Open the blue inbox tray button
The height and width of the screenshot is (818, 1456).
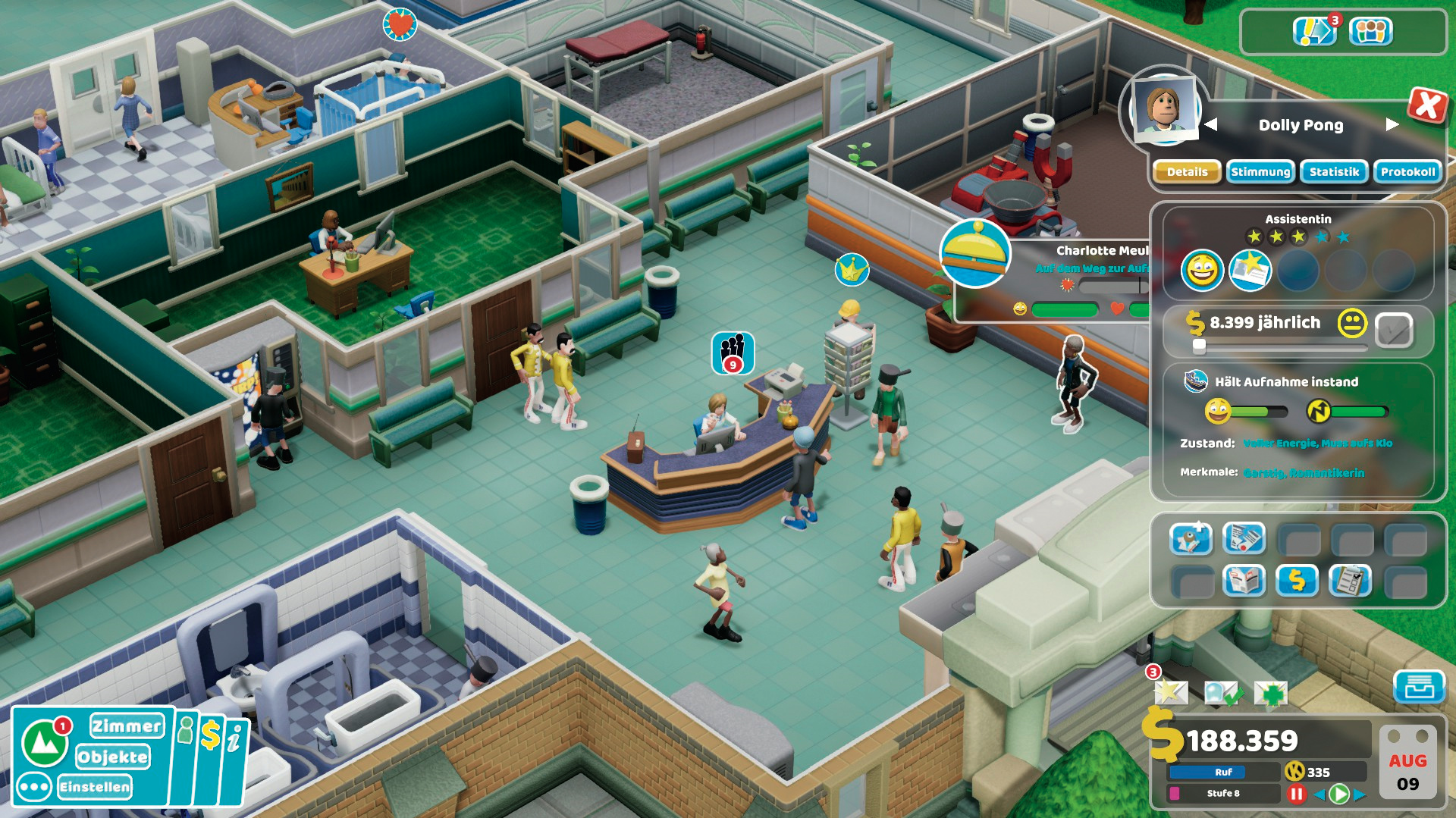1419,687
